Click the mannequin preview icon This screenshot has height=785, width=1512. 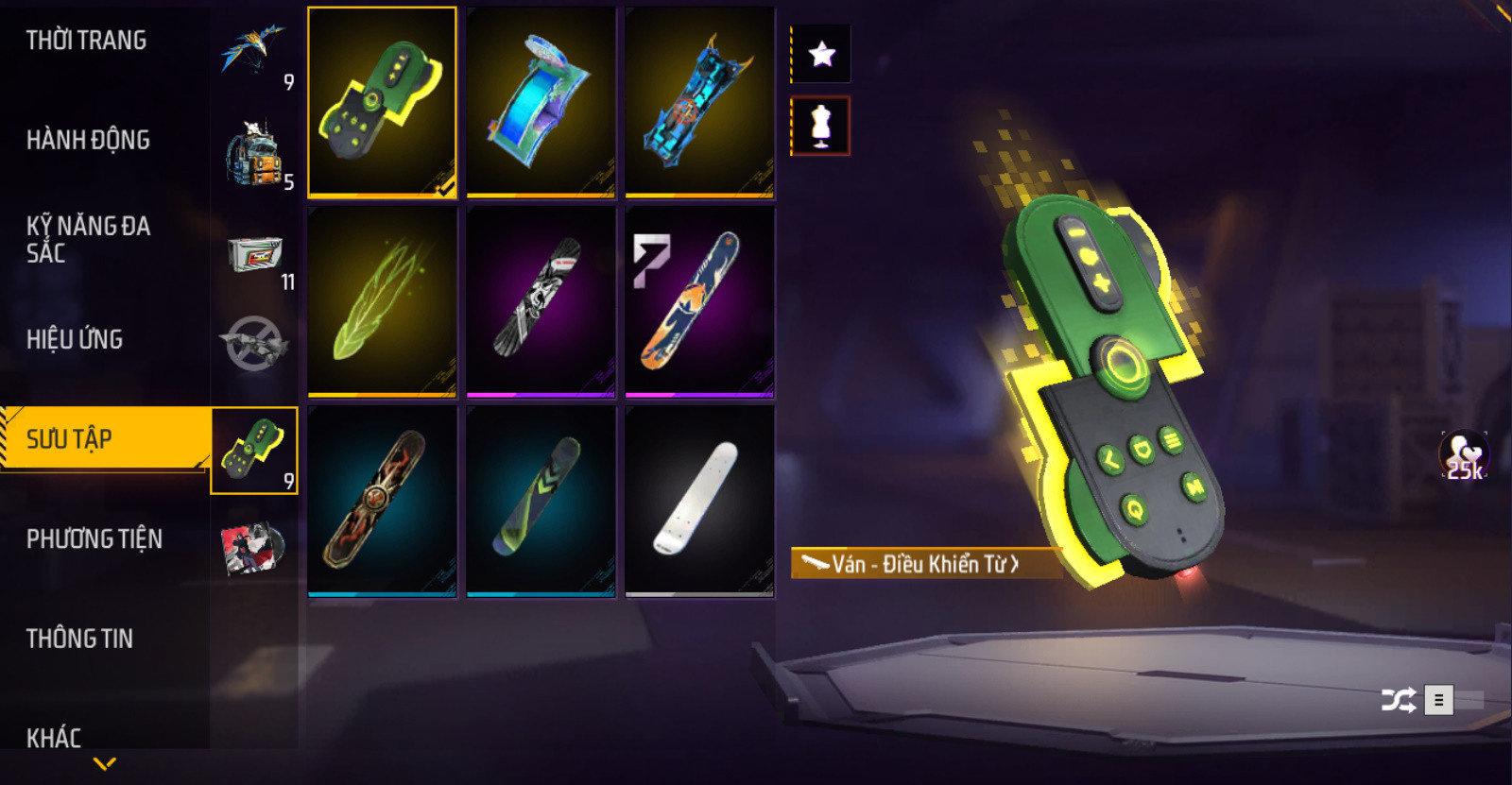click(x=821, y=126)
